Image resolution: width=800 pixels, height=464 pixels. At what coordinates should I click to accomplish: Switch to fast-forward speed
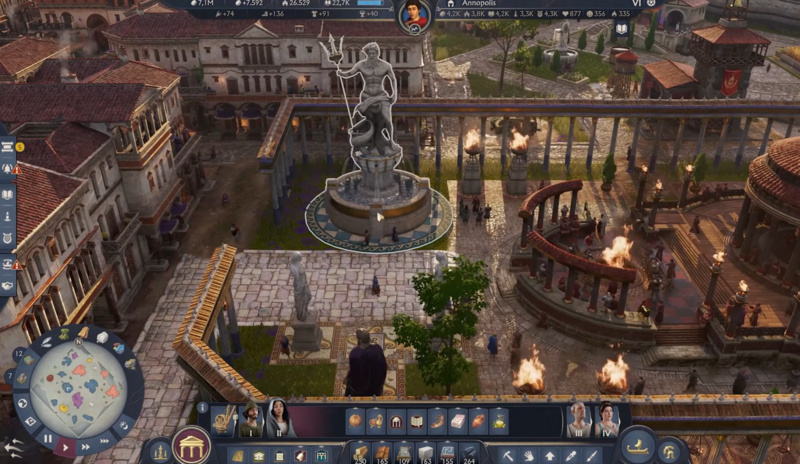pyautogui.click(x=87, y=446)
